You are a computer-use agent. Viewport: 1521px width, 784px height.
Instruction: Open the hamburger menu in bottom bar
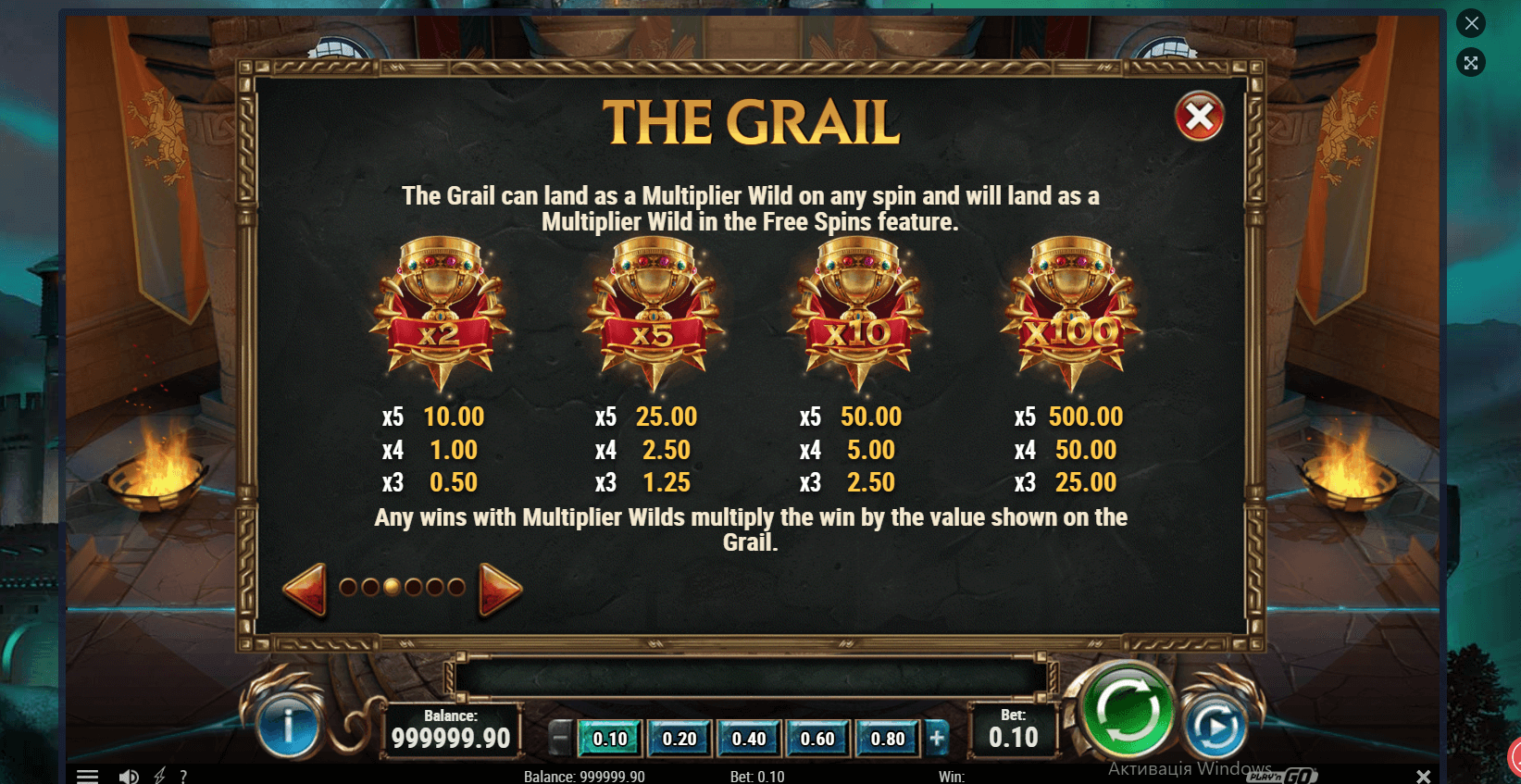pos(87,776)
